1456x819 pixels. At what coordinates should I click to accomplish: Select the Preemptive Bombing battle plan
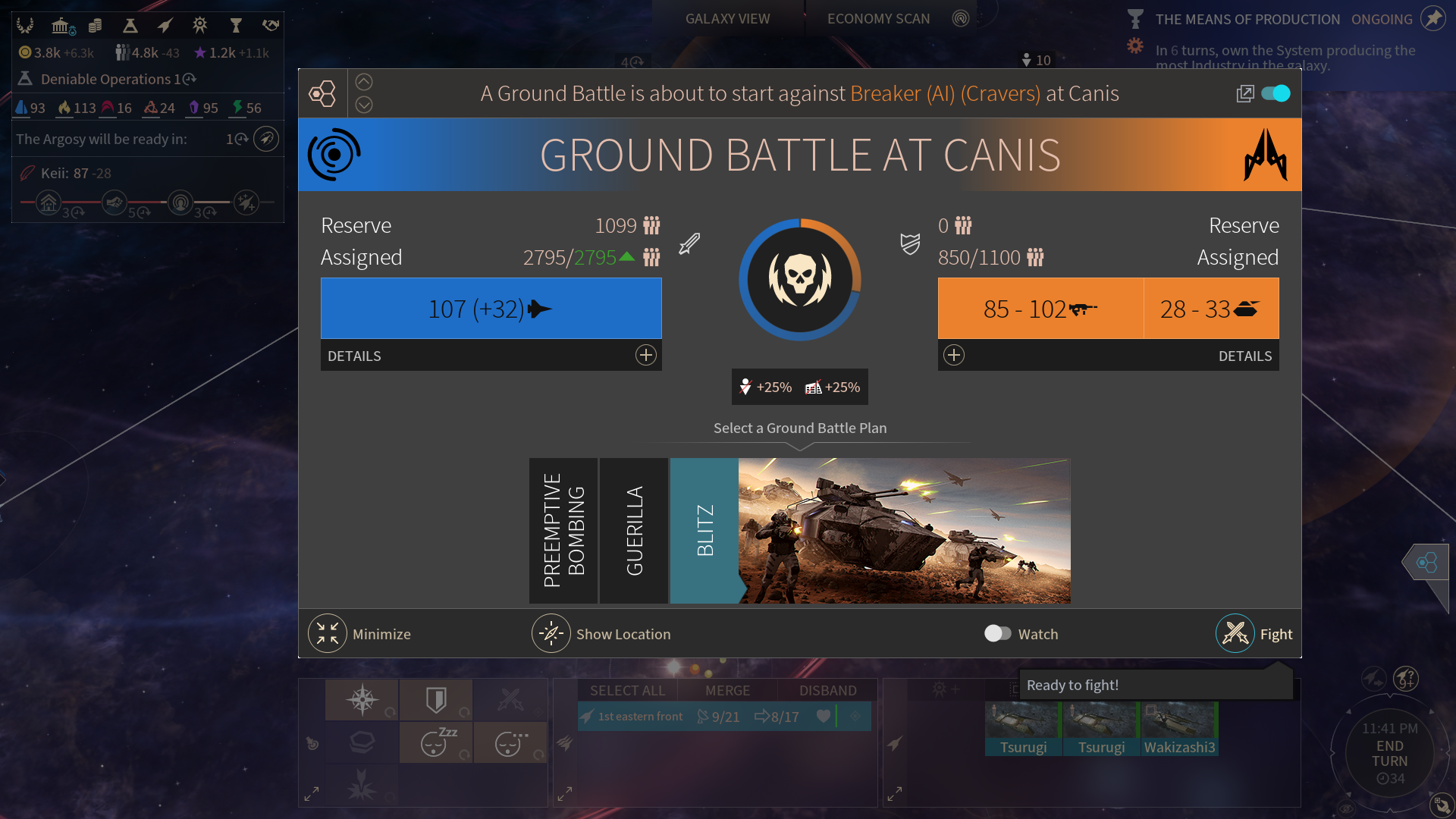563,531
